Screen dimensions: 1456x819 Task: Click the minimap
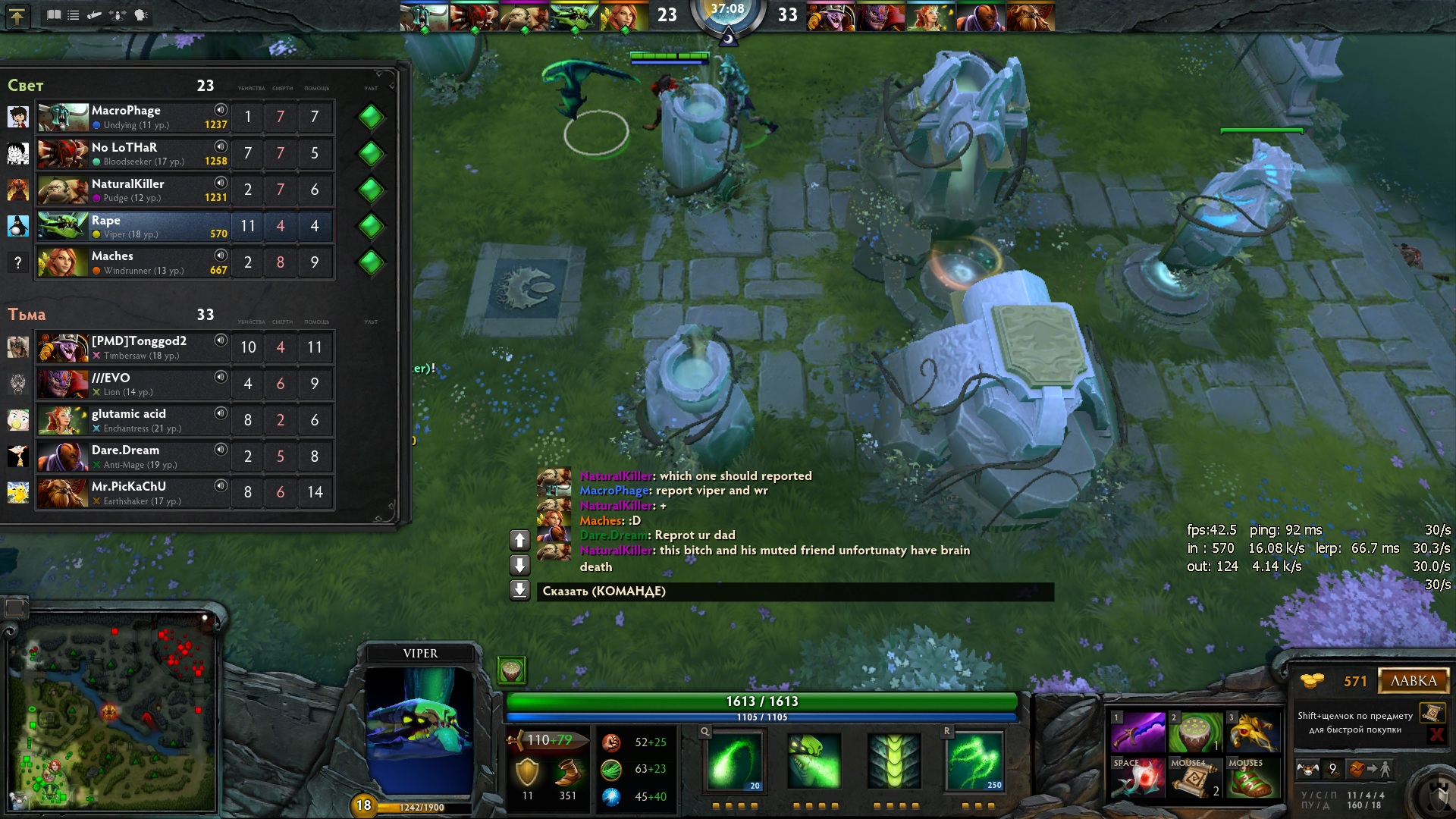[112, 713]
